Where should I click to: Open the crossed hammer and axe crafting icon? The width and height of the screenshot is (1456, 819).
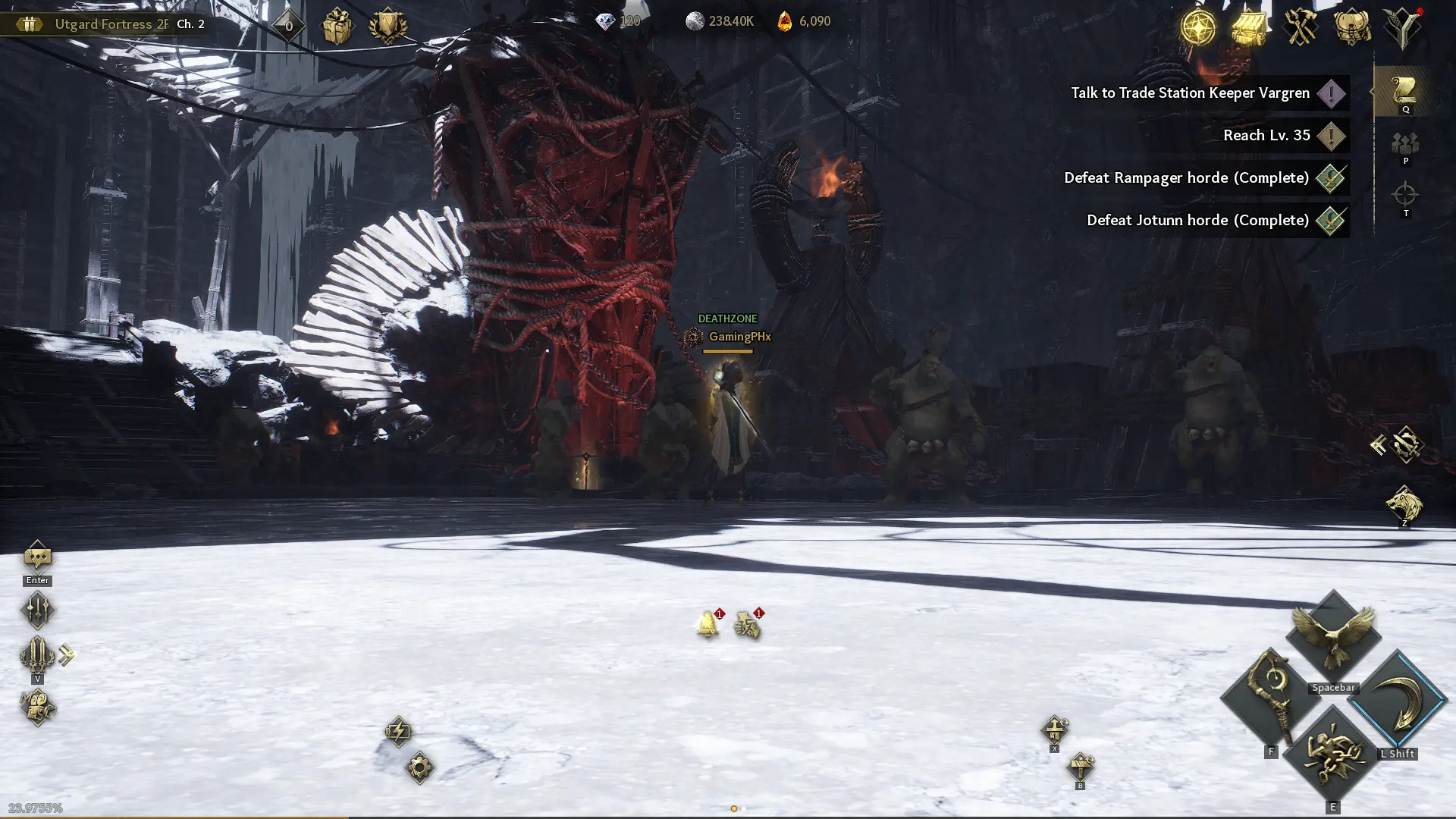coord(1300,27)
